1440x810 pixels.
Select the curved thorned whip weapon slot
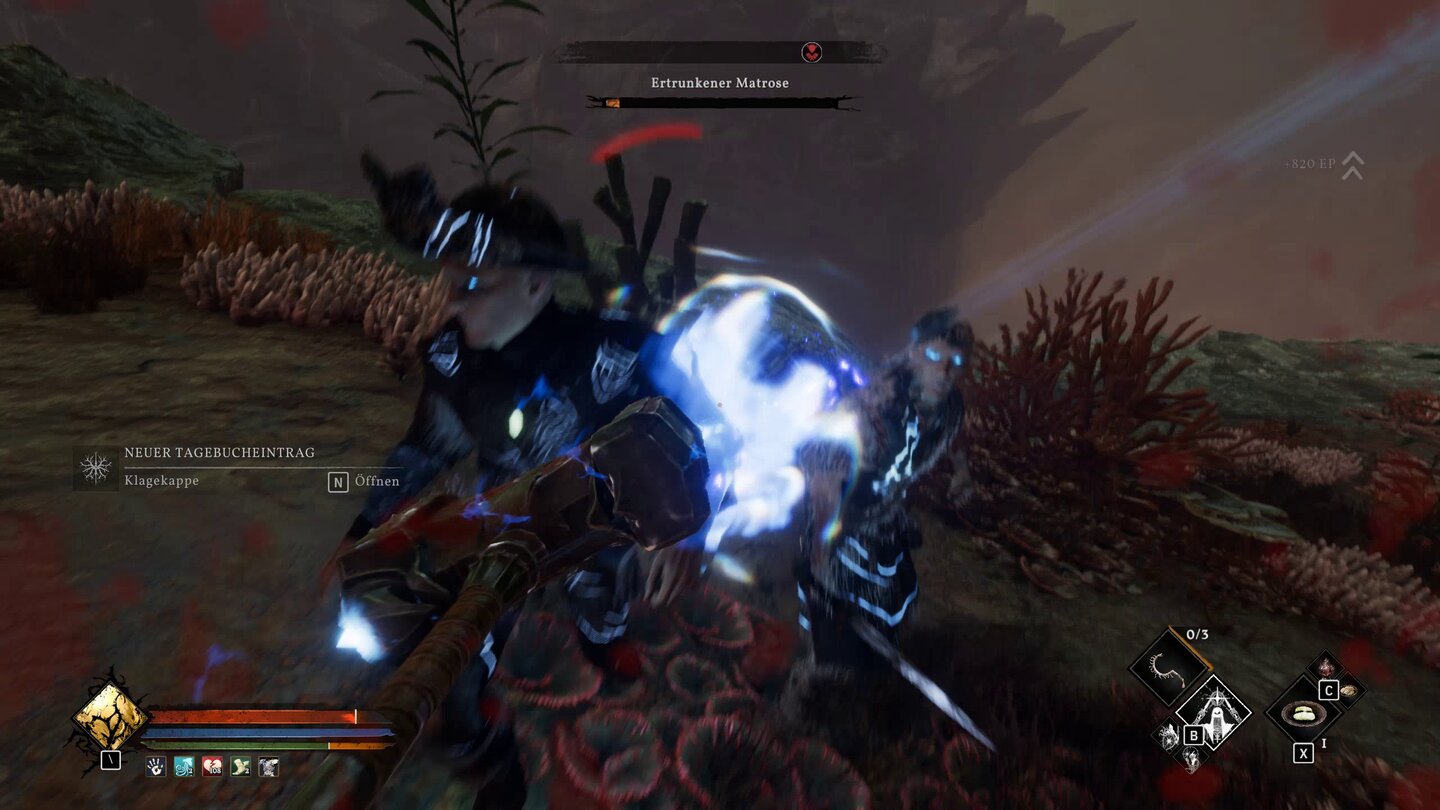[1168, 666]
